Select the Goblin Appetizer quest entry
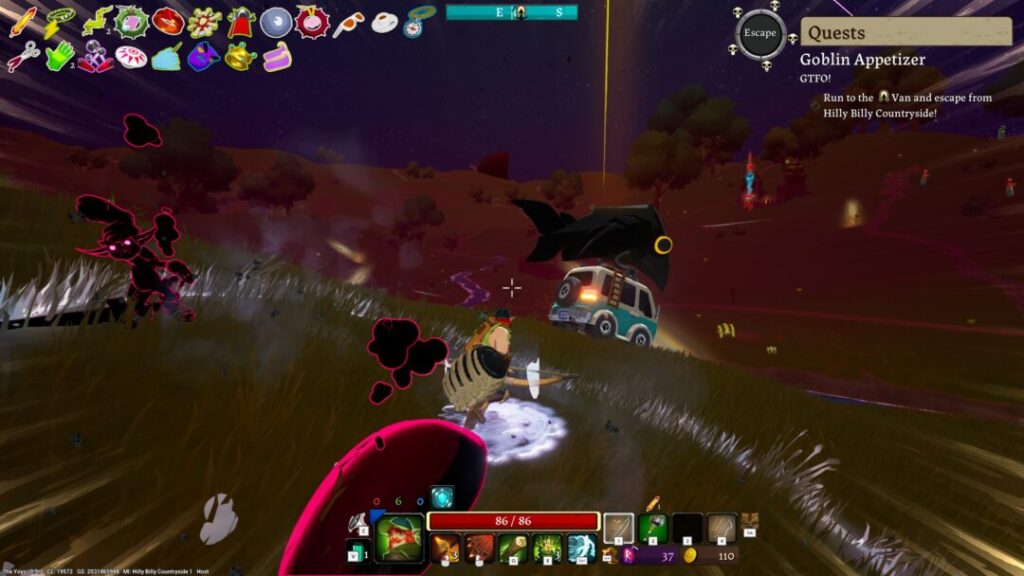The image size is (1024, 576). pos(862,59)
